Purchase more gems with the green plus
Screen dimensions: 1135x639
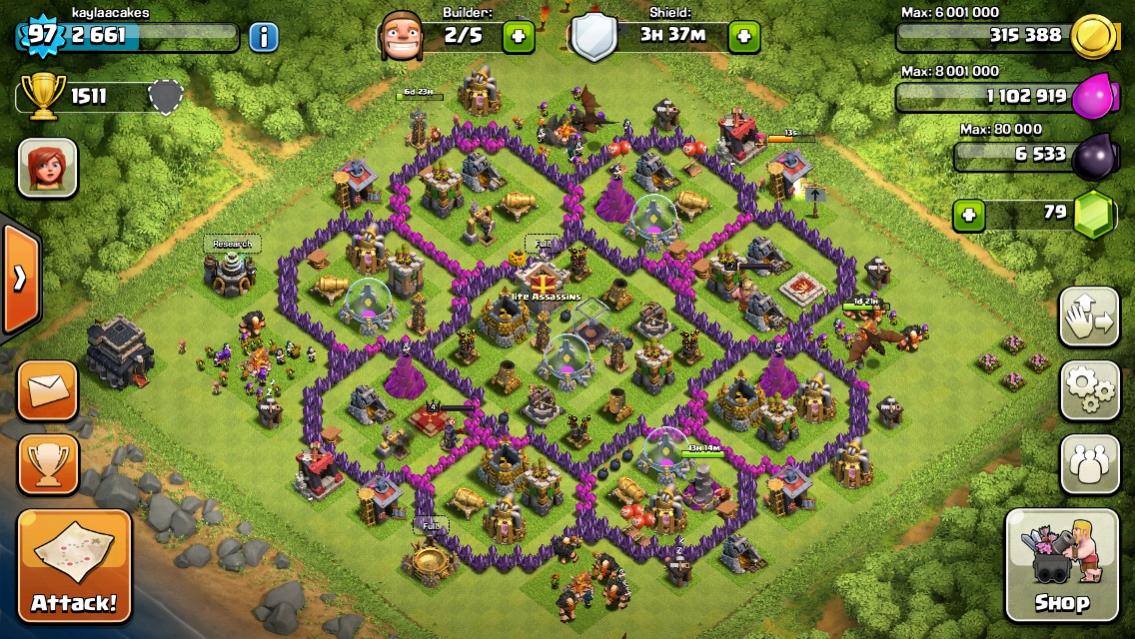[967, 214]
